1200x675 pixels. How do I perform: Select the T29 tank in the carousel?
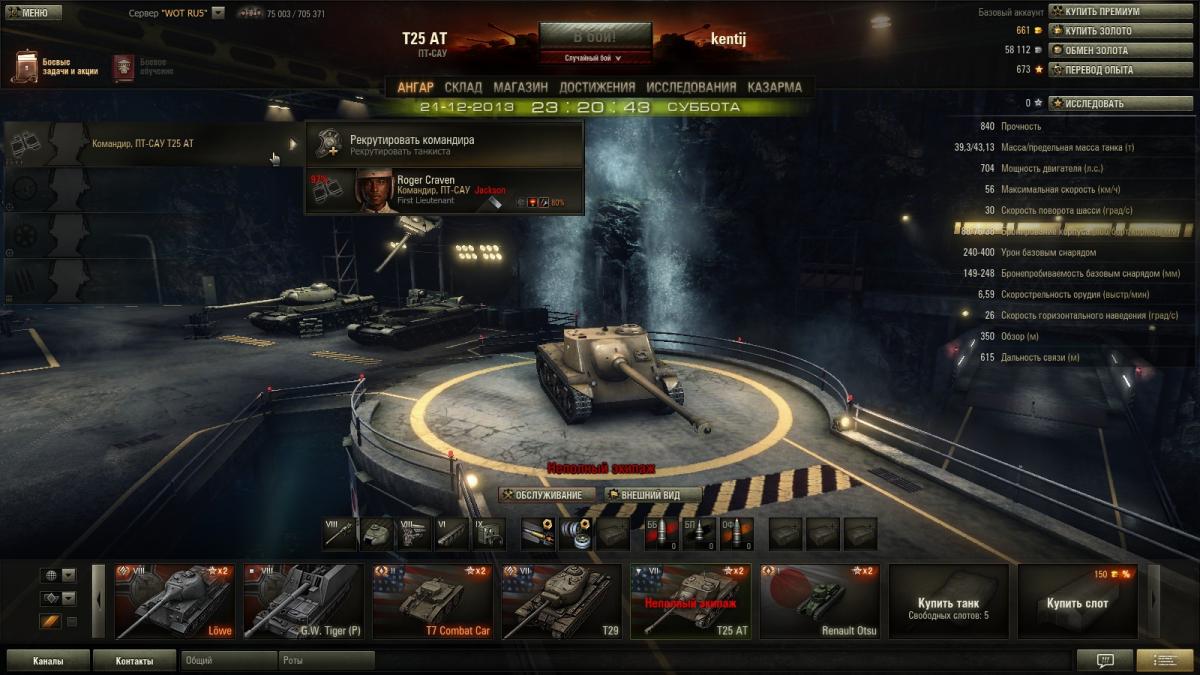561,601
